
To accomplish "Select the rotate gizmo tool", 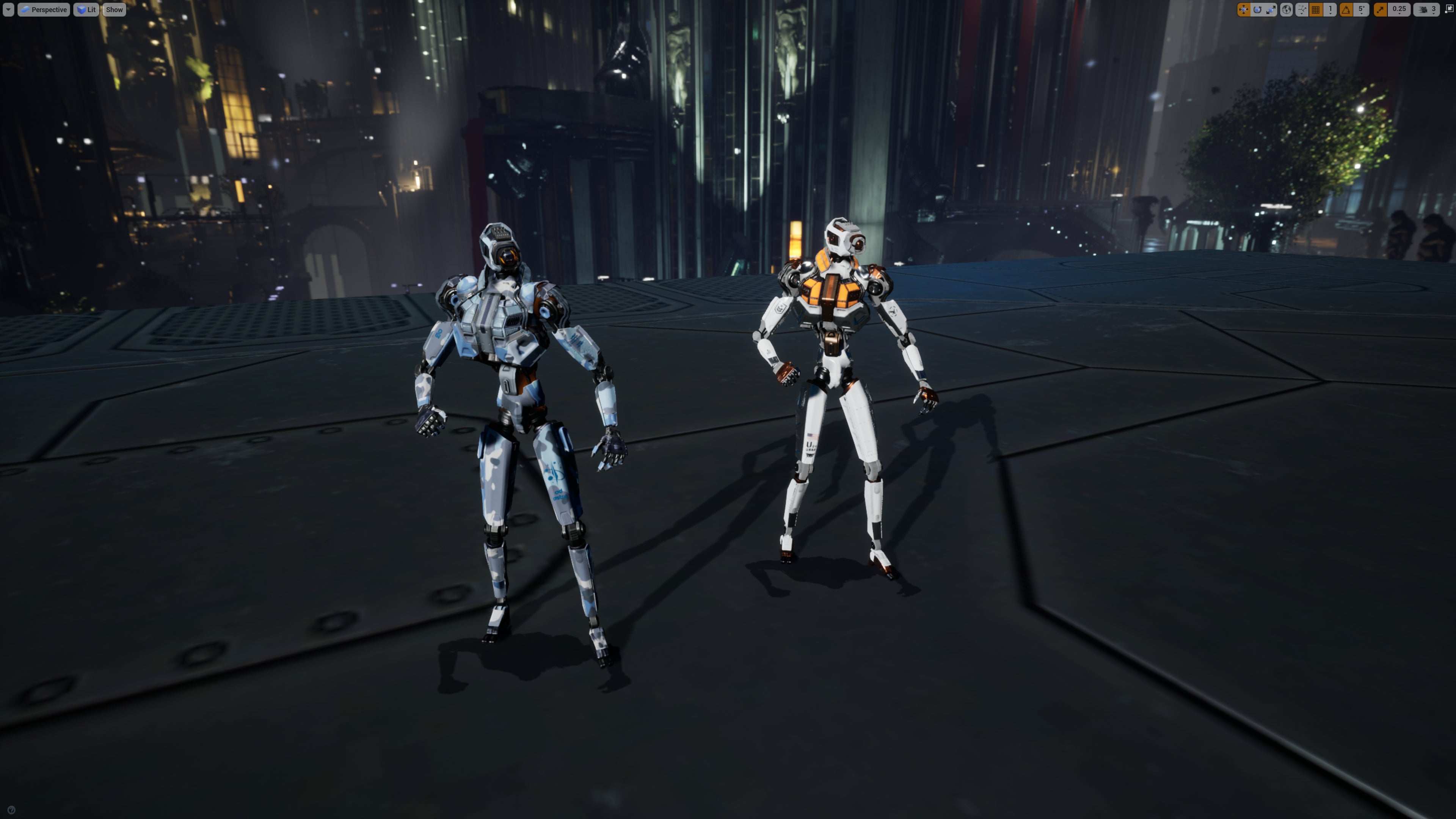I will tap(1257, 9).
